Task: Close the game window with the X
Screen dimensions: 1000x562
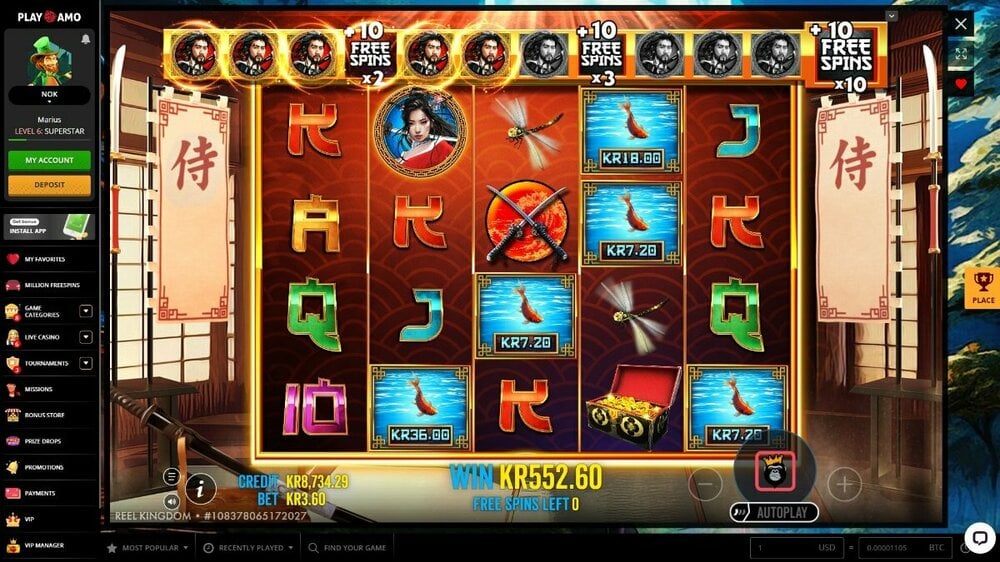Action: coord(961,24)
